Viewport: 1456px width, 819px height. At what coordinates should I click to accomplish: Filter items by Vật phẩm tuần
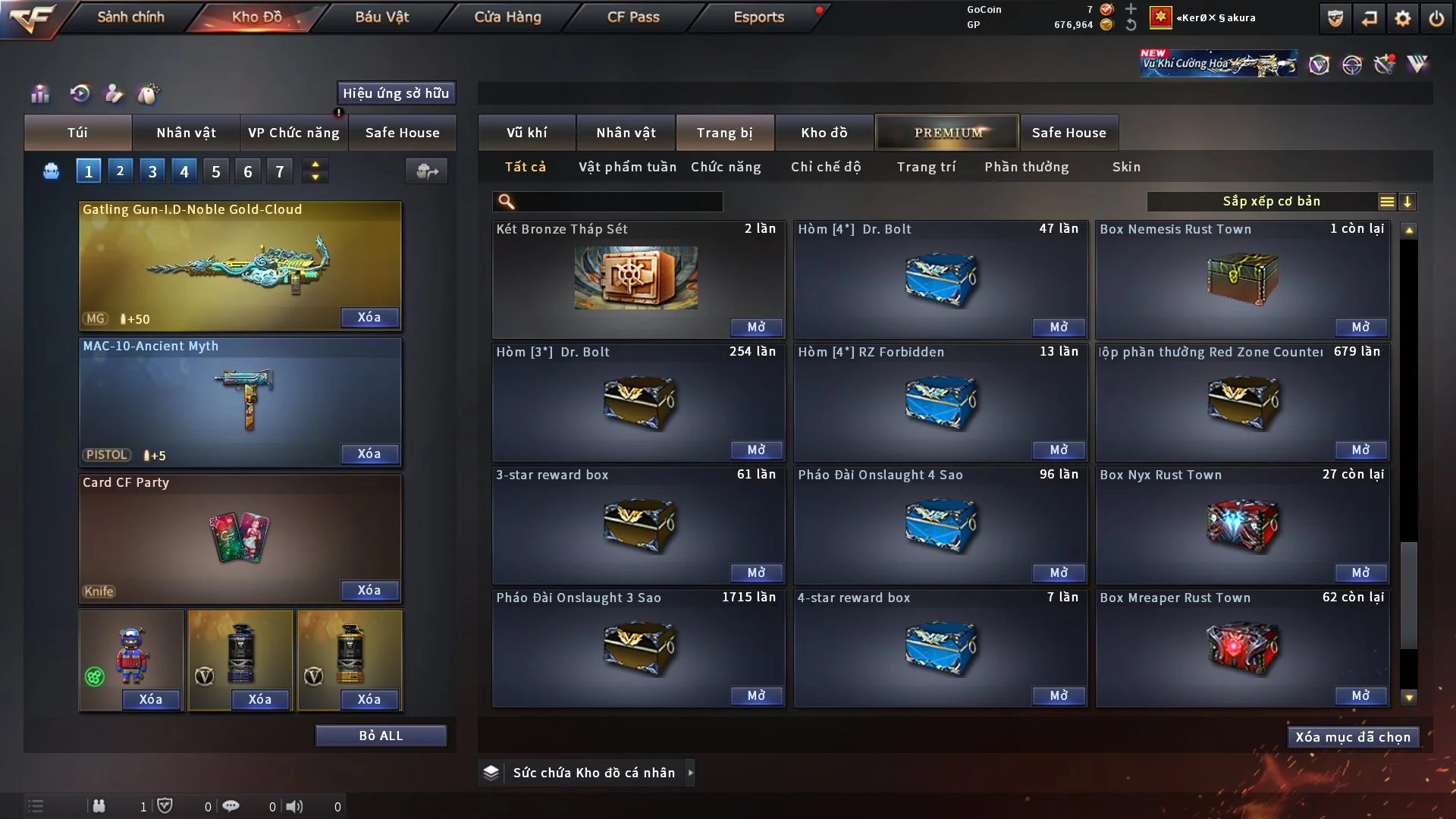pos(627,167)
